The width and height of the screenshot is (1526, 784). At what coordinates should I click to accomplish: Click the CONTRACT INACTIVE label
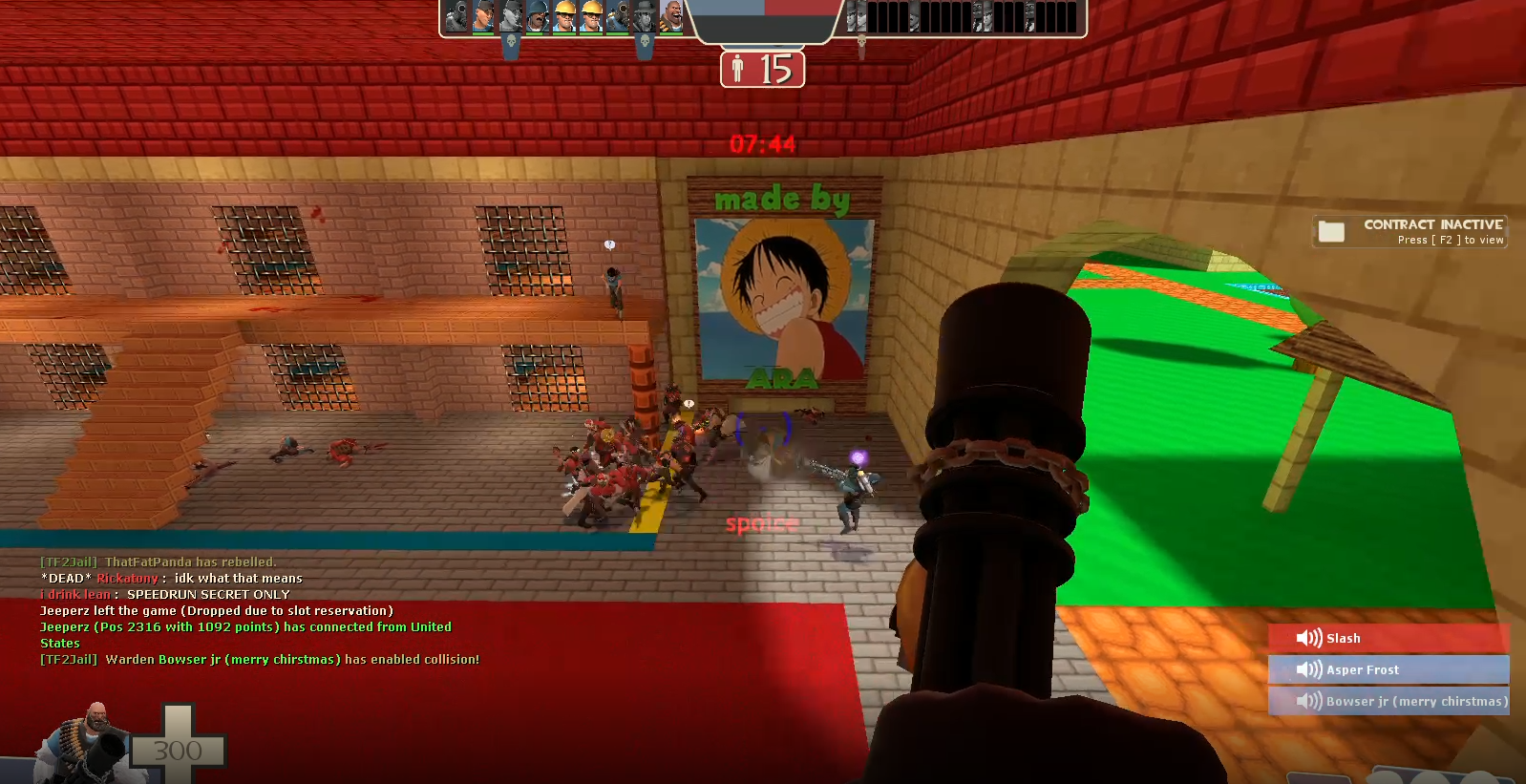pos(1435,224)
